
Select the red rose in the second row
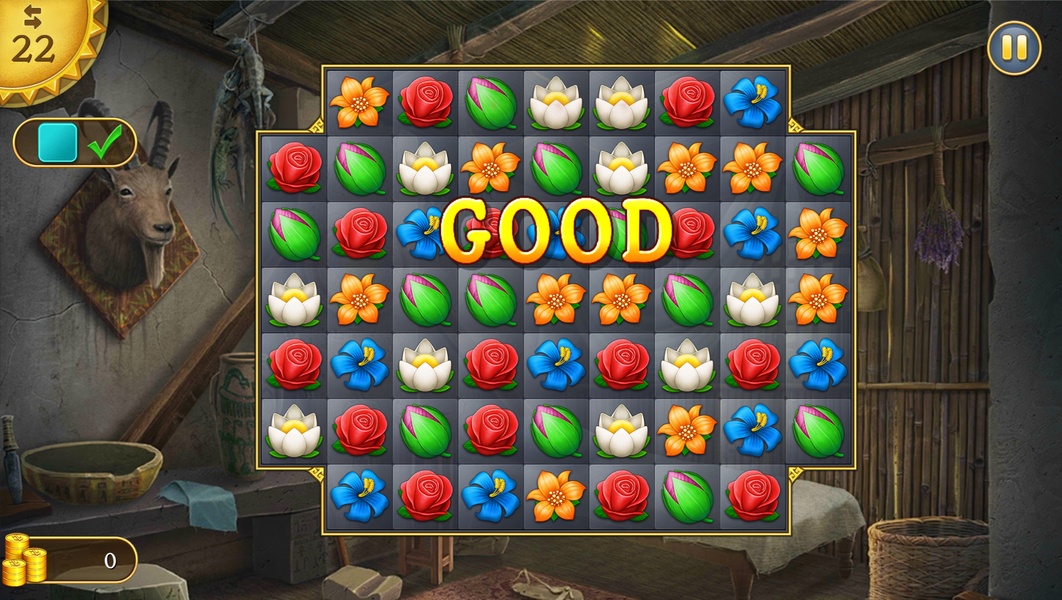pyautogui.click(x=294, y=167)
